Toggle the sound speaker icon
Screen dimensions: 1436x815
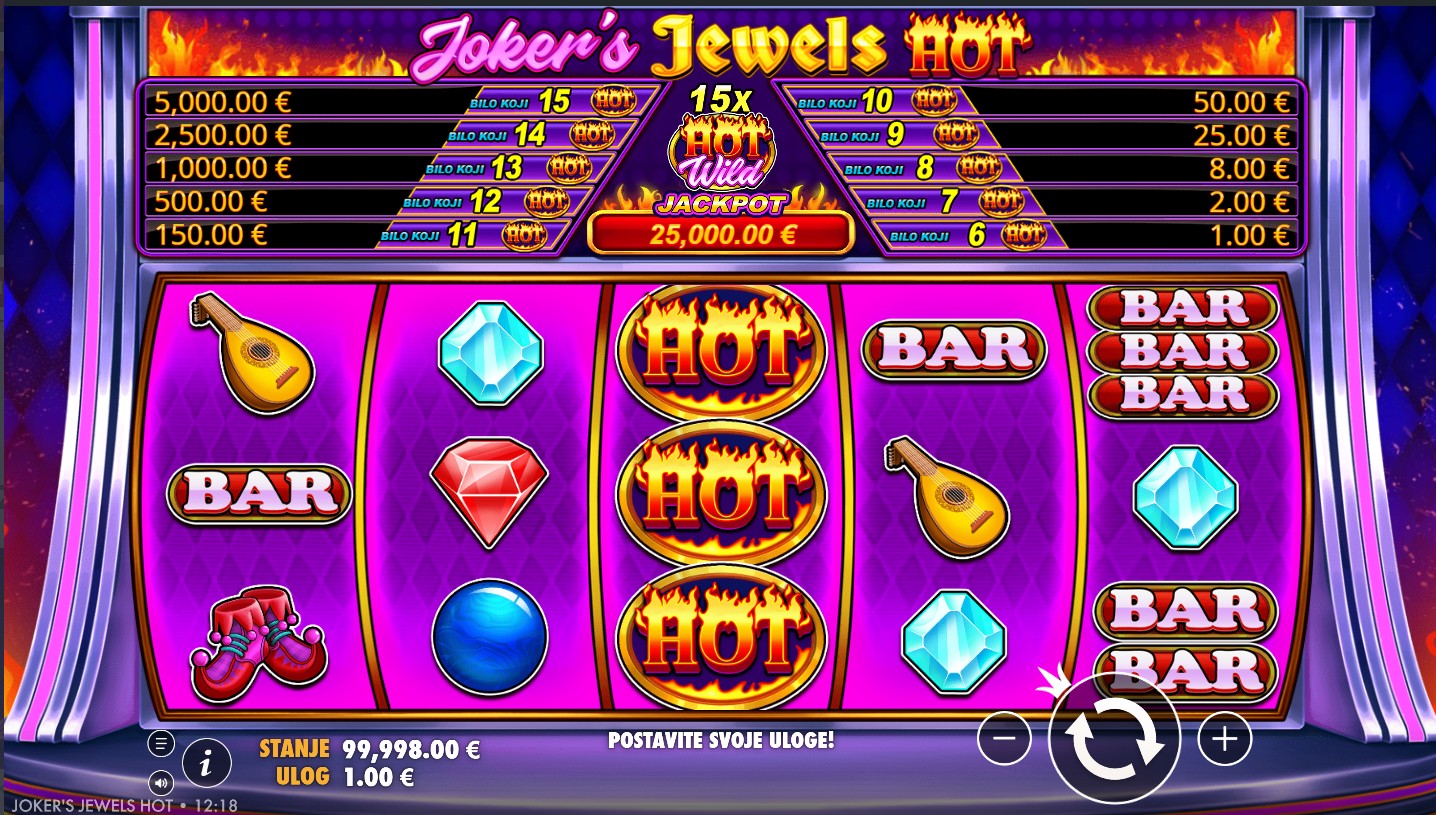pos(160,781)
